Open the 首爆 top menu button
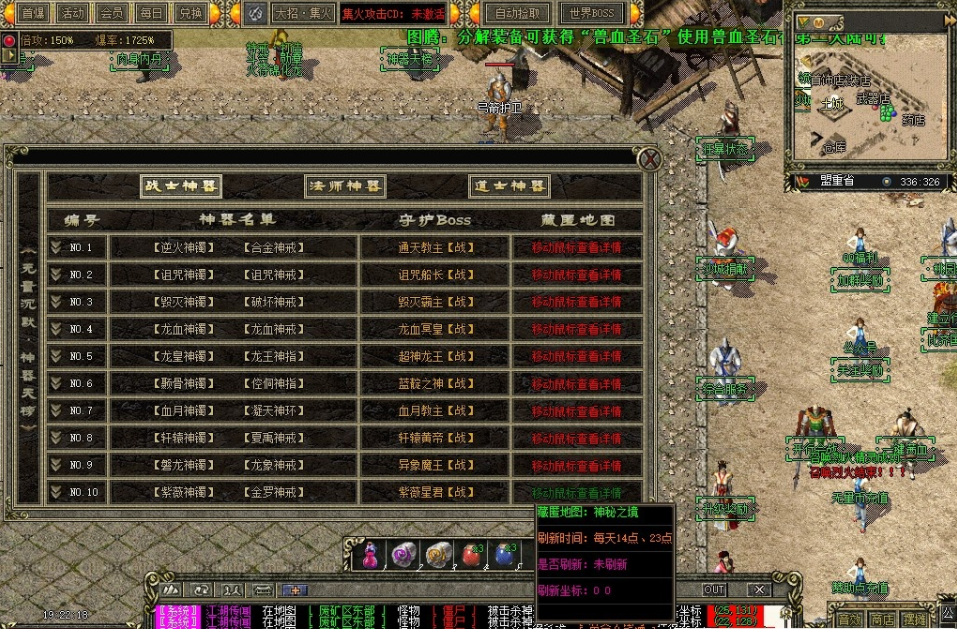This screenshot has height=629, width=957. [33, 13]
